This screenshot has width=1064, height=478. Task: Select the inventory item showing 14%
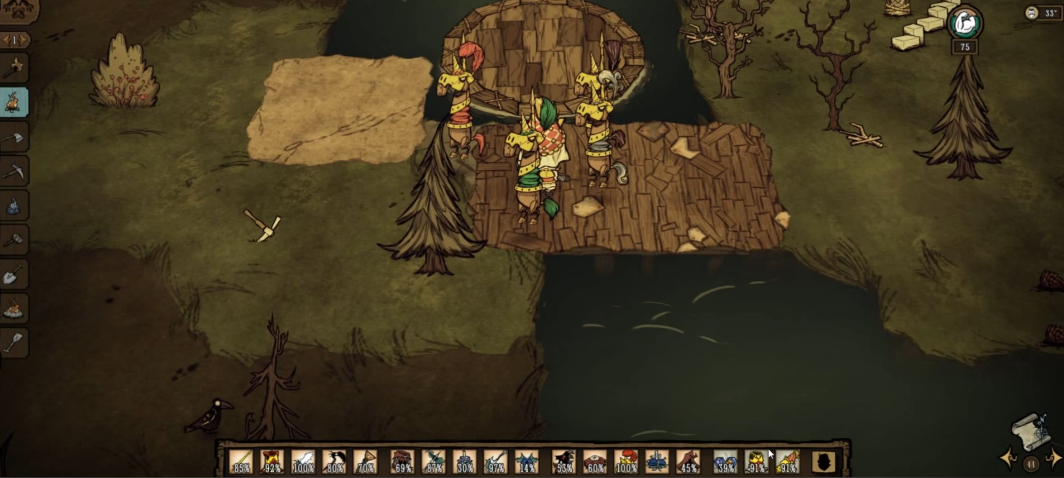526,461
